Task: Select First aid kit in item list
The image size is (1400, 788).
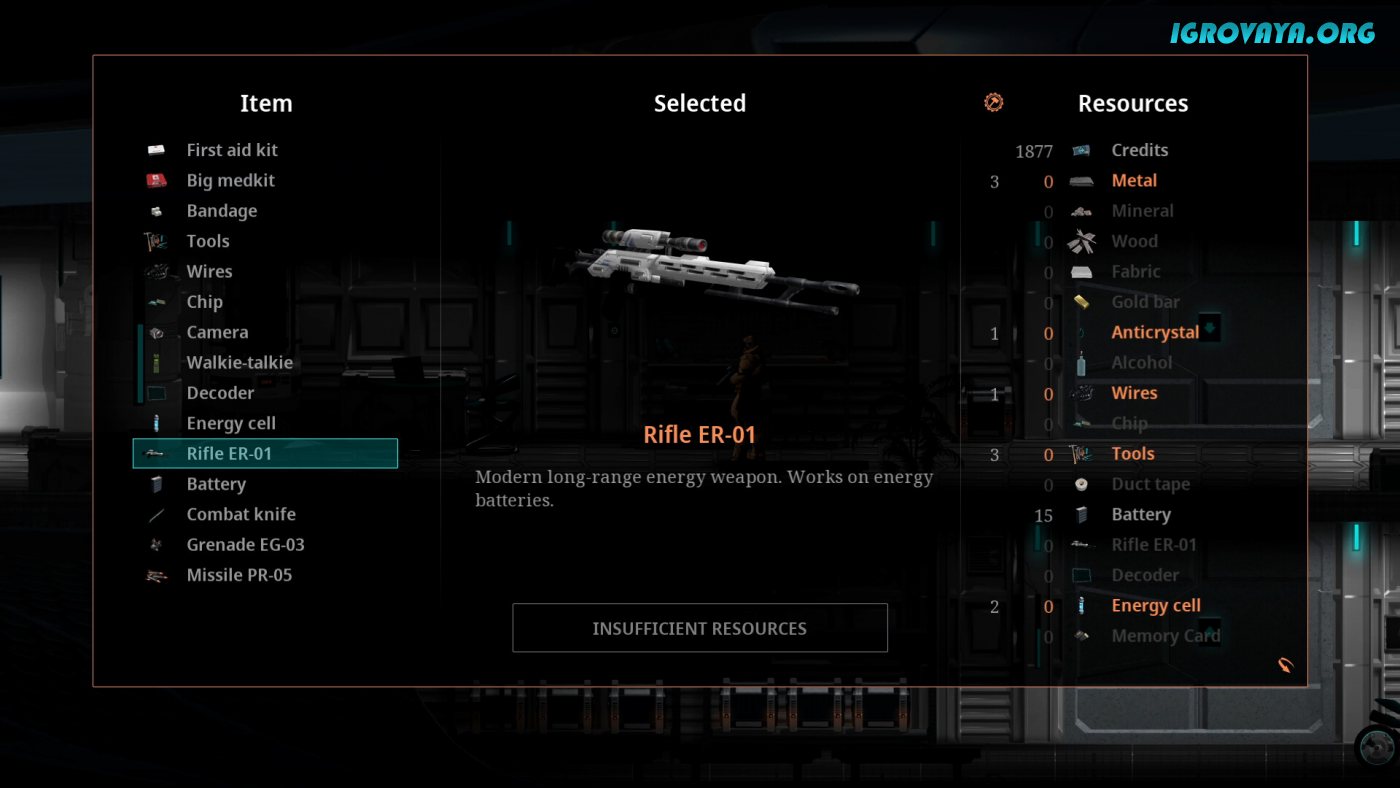Action: (x=231, y=150)
